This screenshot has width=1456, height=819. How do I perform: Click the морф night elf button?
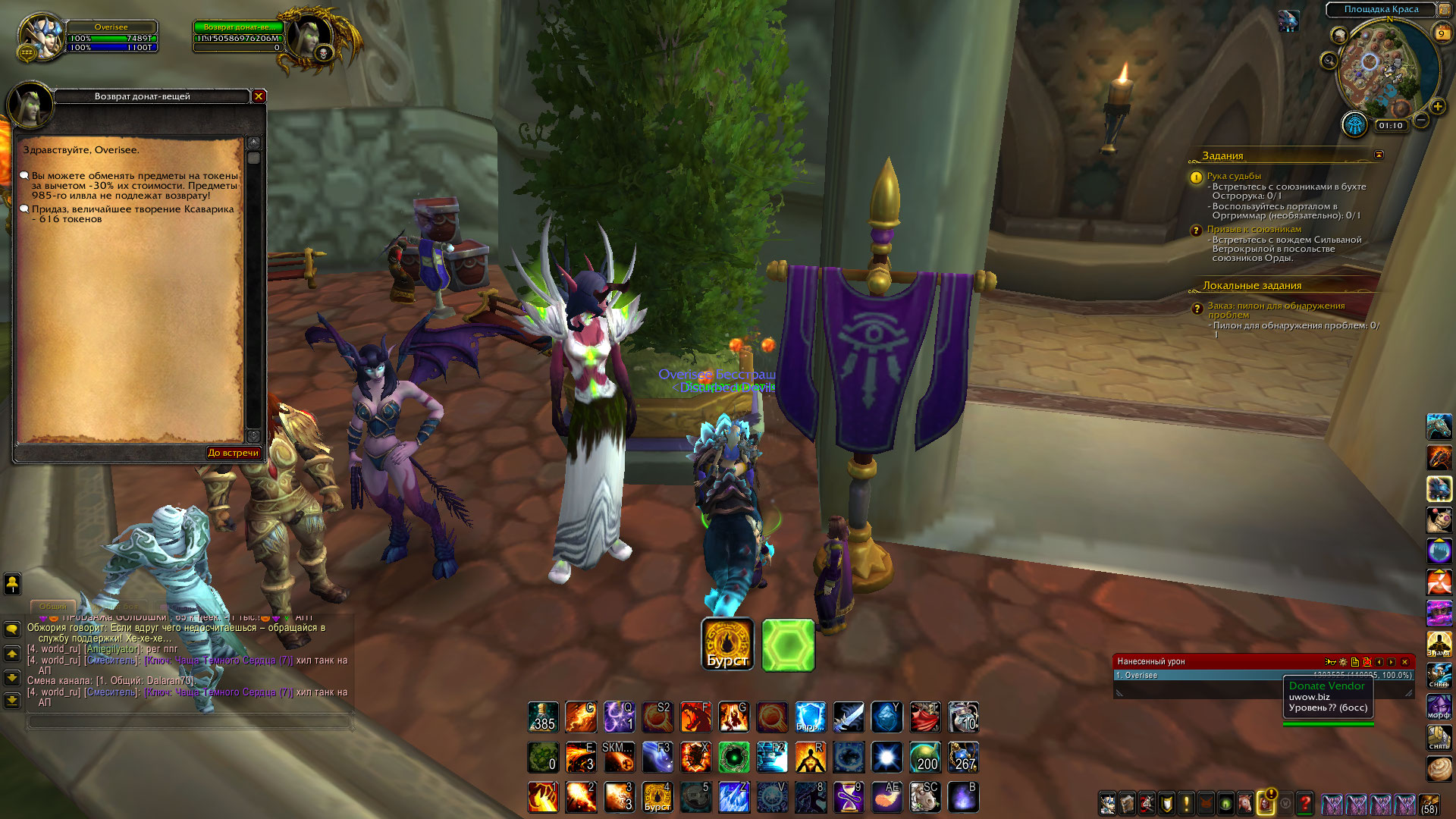[x=1439, y=705]
